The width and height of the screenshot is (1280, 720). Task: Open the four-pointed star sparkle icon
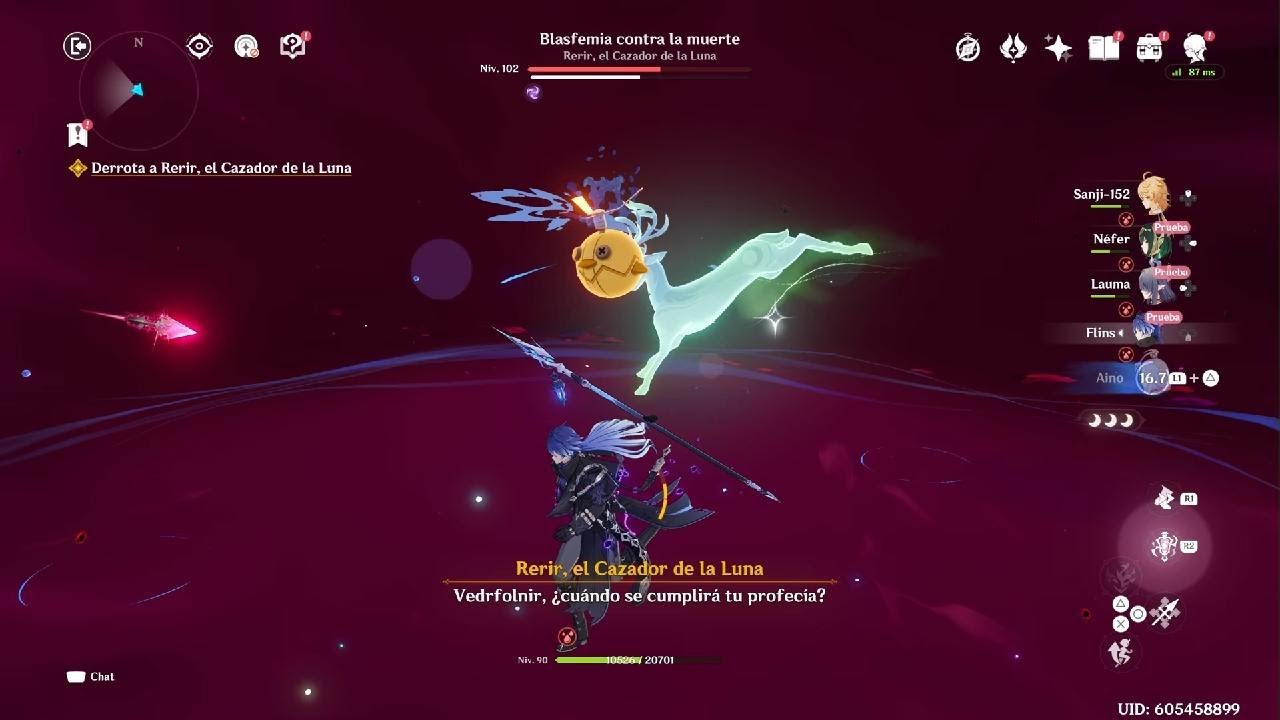click(x=1058, y=48)
